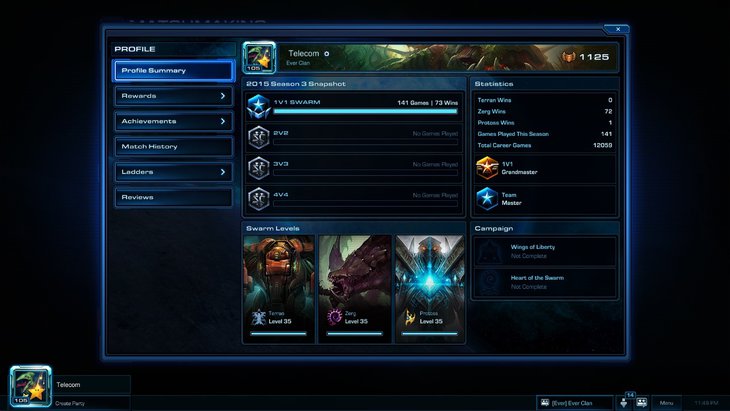This screenshot has height=411, width=730.
Task: Click the Telecom portrait in the profile header
Action: click(259, 57)
